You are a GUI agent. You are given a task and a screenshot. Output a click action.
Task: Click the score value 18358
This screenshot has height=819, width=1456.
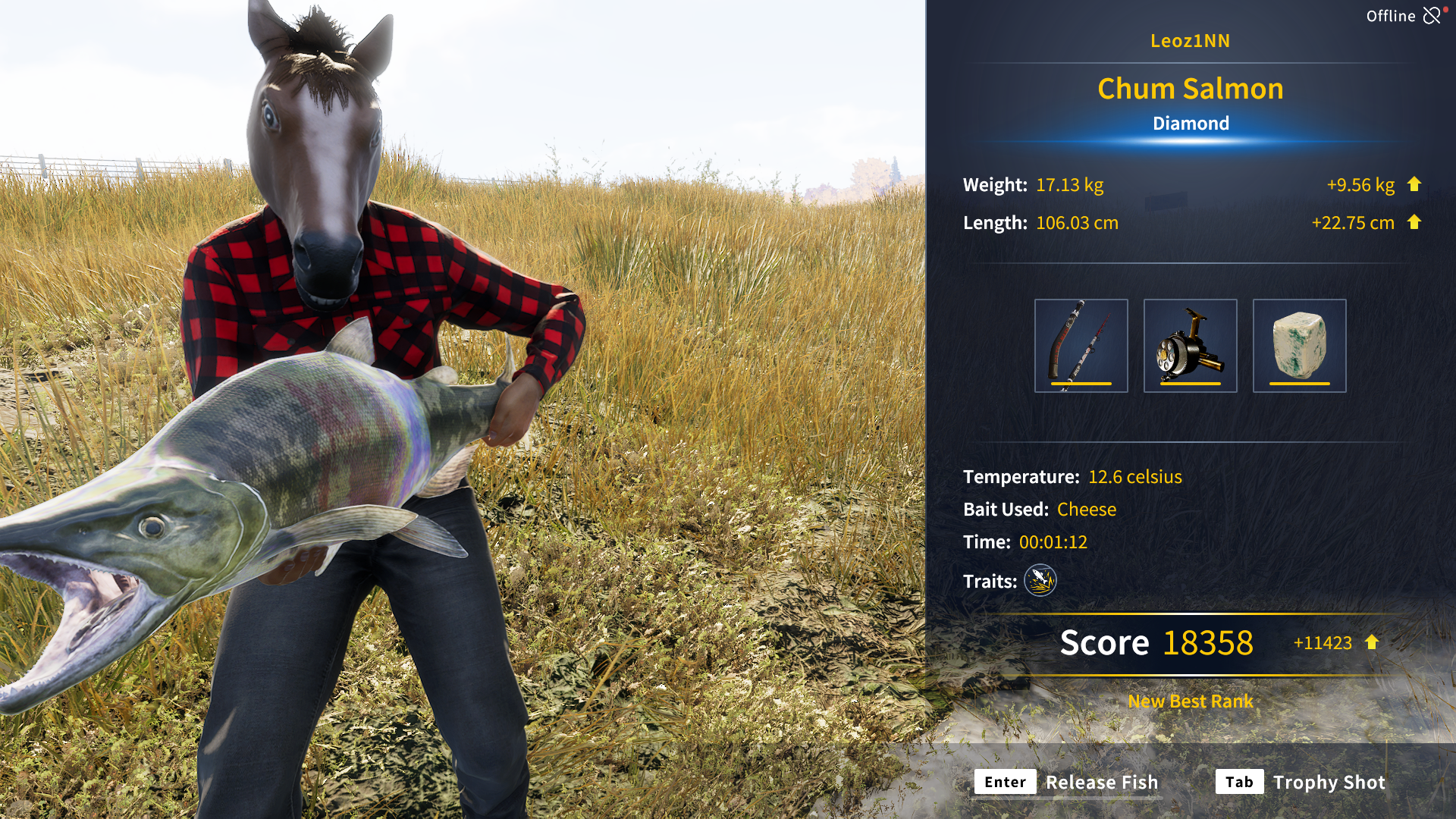[1207, 642]
